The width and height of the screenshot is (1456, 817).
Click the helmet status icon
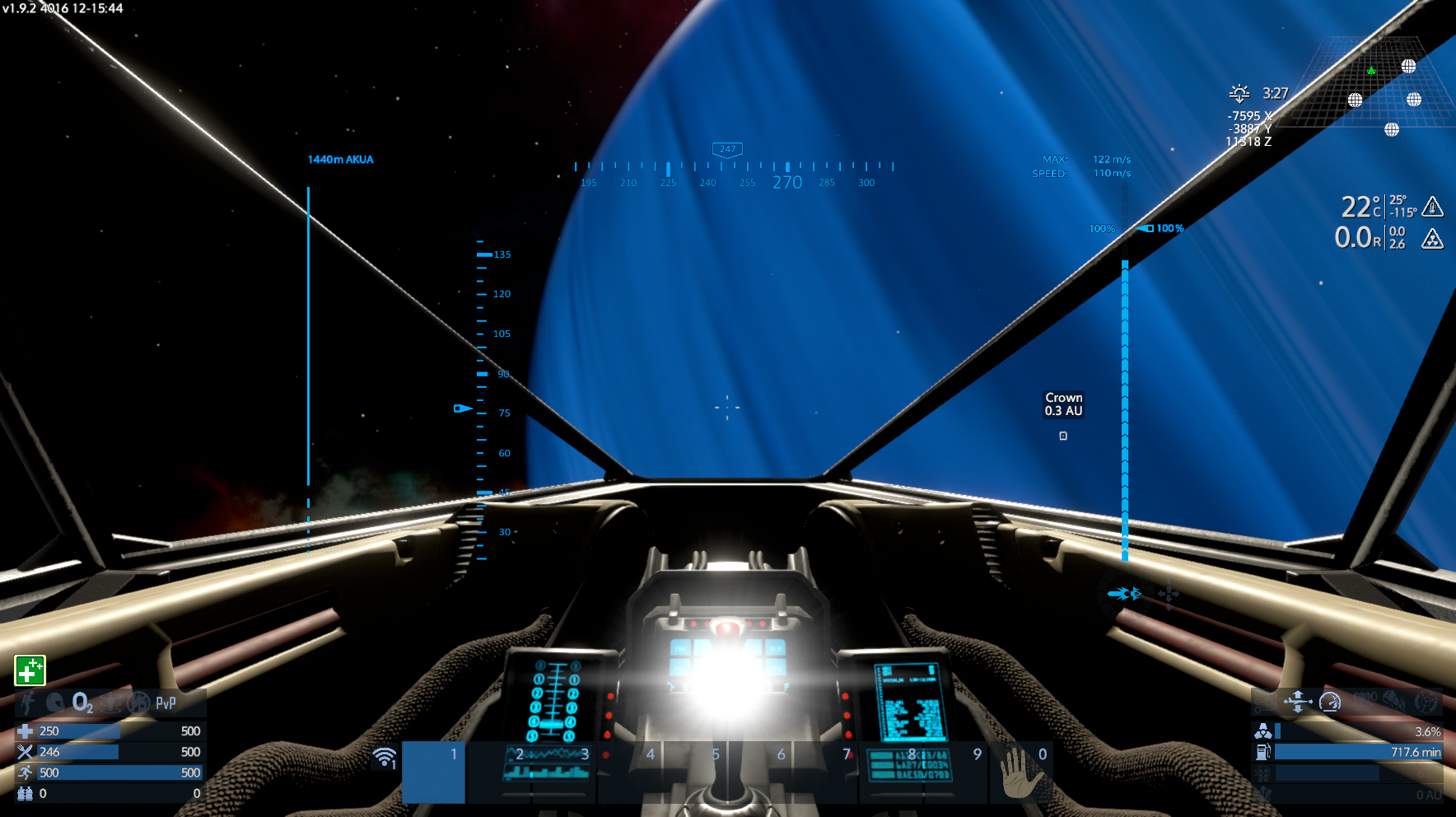(56, 703)
